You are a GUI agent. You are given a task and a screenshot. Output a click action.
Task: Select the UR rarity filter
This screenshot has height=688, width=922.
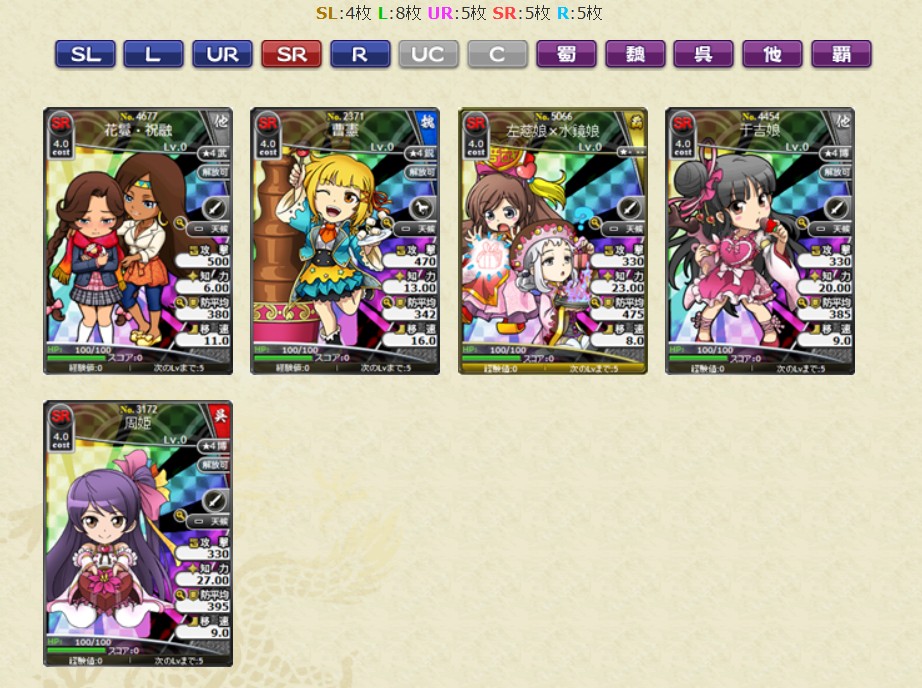click(x=222, y=55)
